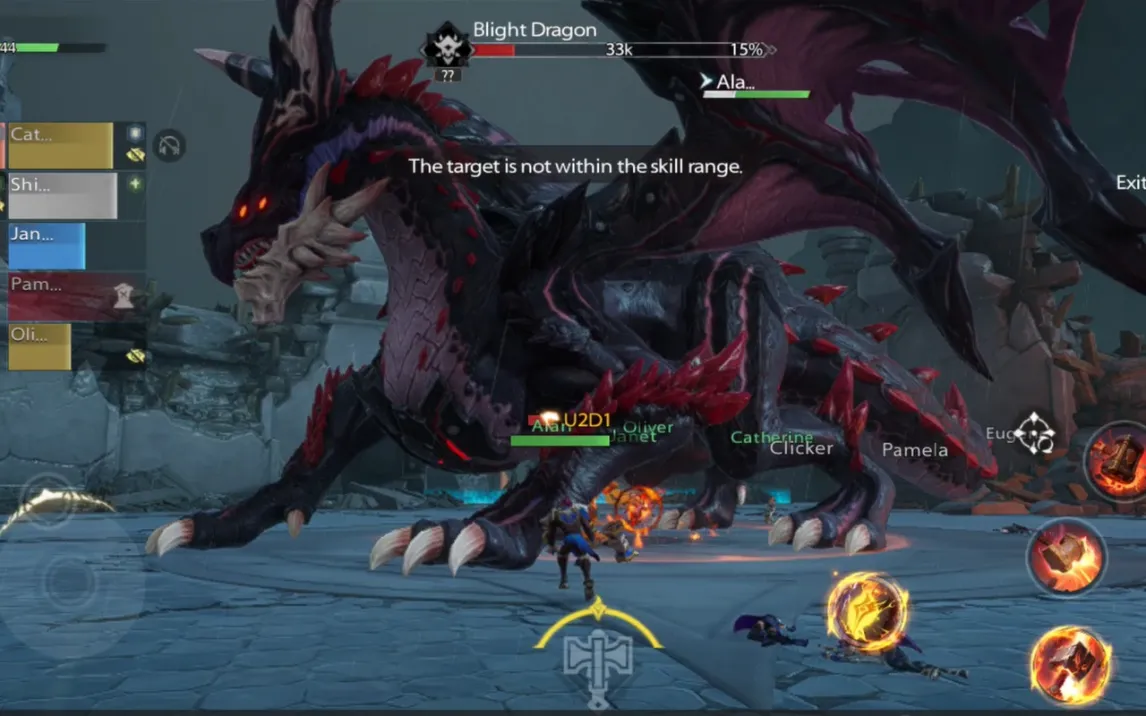This screenshot has width=1146, height=716.
Task: Select the boss's target Ala... frame
Action: [756, 84]
